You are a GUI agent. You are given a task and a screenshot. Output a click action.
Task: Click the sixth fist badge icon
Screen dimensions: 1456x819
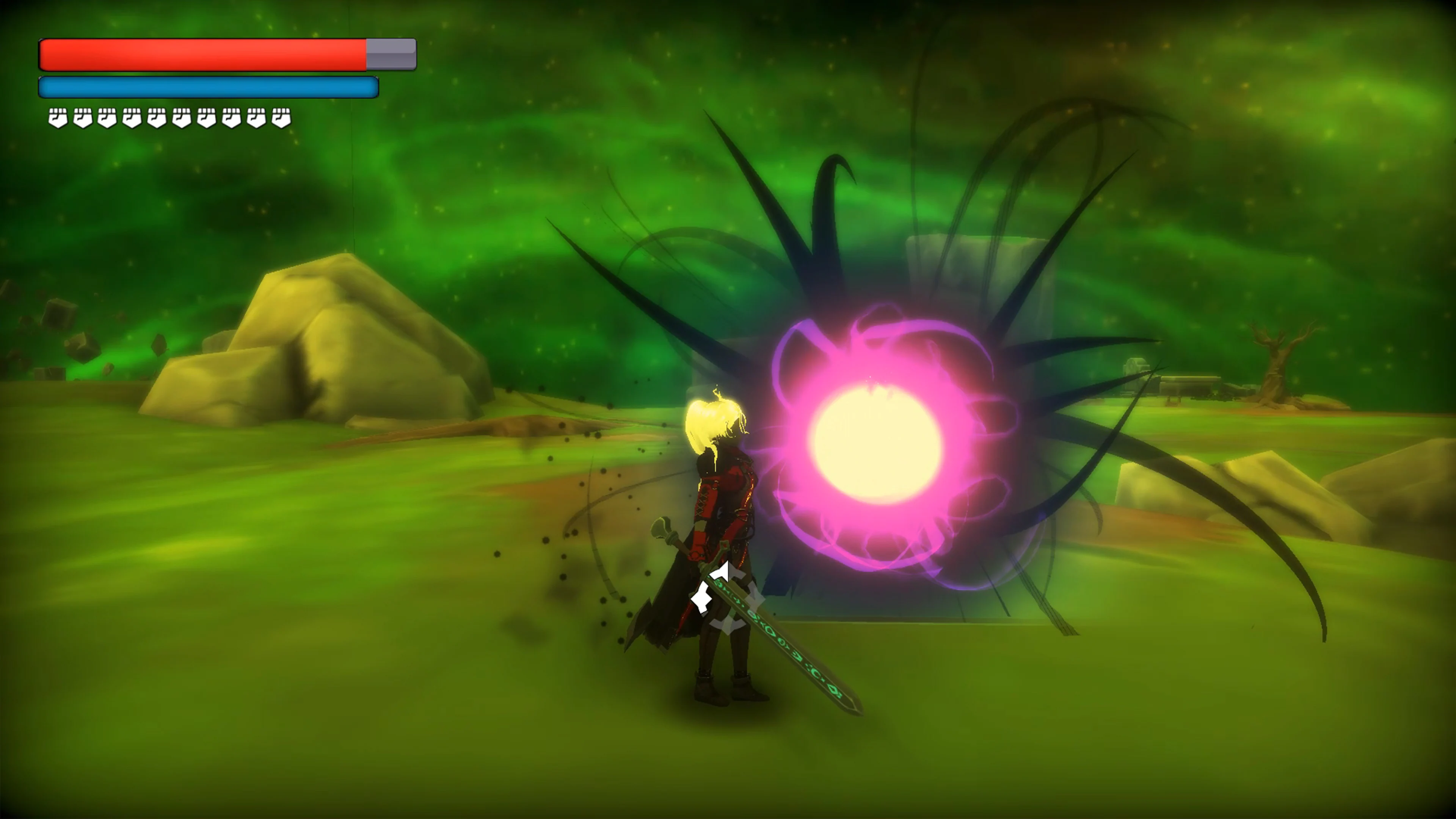181,118
